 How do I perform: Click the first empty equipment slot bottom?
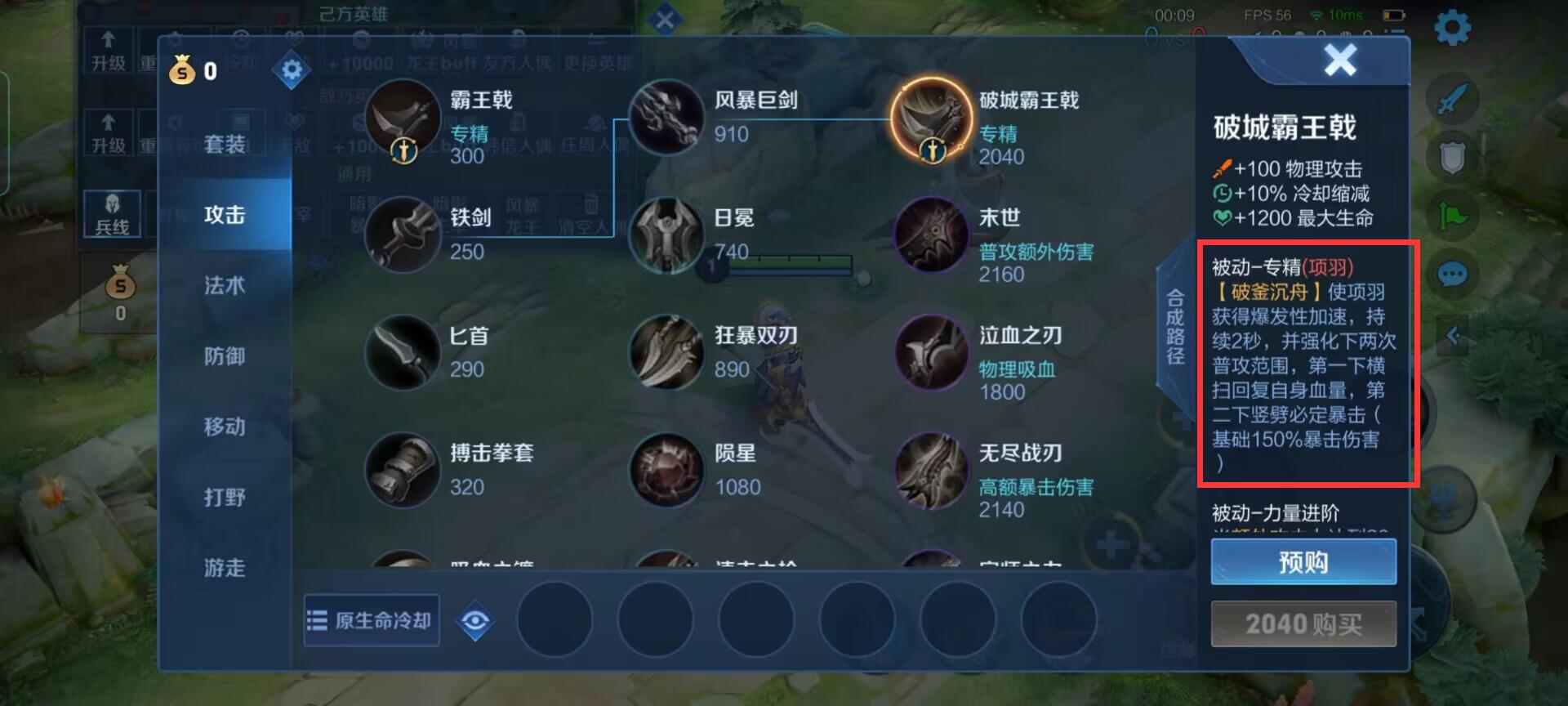[x=555, y=621]
